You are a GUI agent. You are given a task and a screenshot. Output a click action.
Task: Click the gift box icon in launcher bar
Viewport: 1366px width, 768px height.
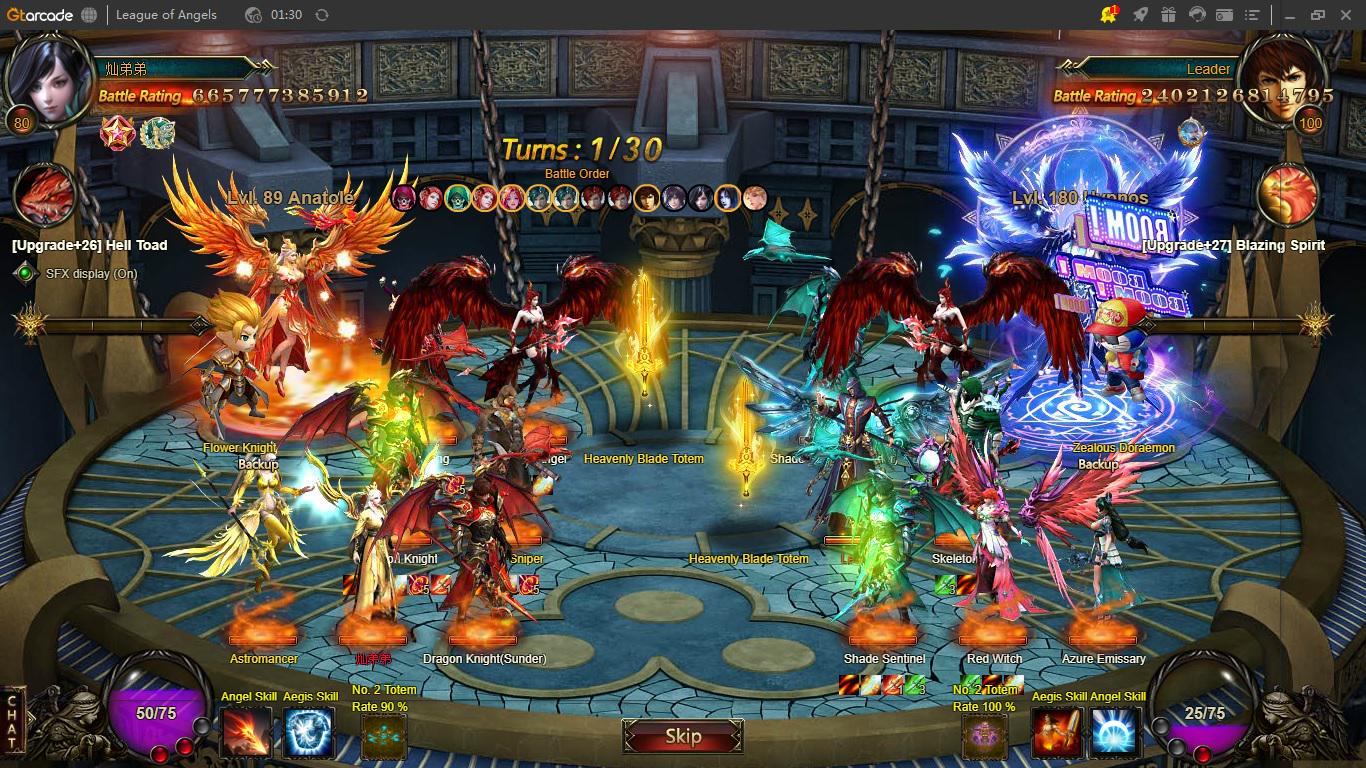click(1168, 15)
